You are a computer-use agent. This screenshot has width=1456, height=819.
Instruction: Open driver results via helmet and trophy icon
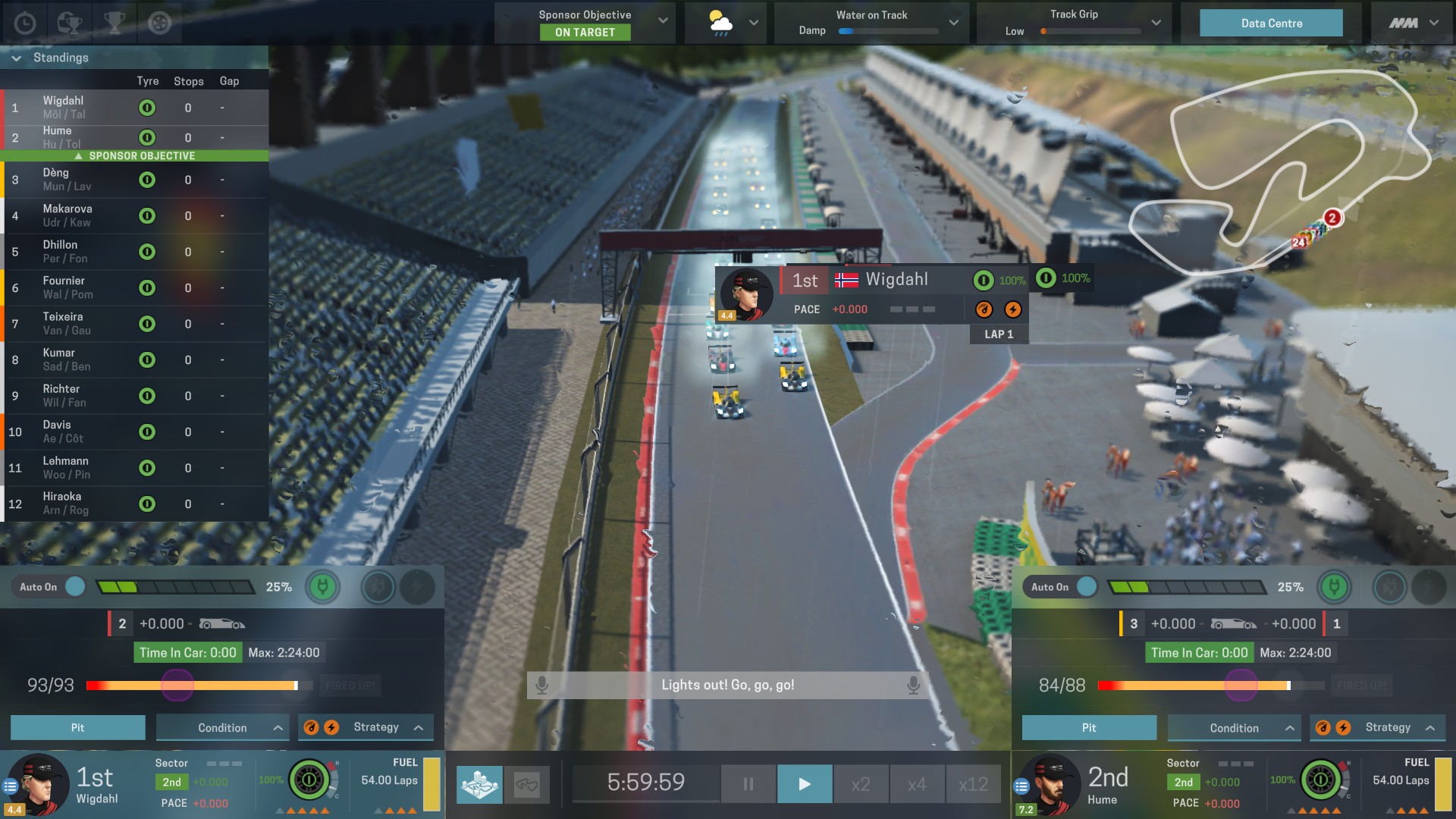tap(68, 23)
